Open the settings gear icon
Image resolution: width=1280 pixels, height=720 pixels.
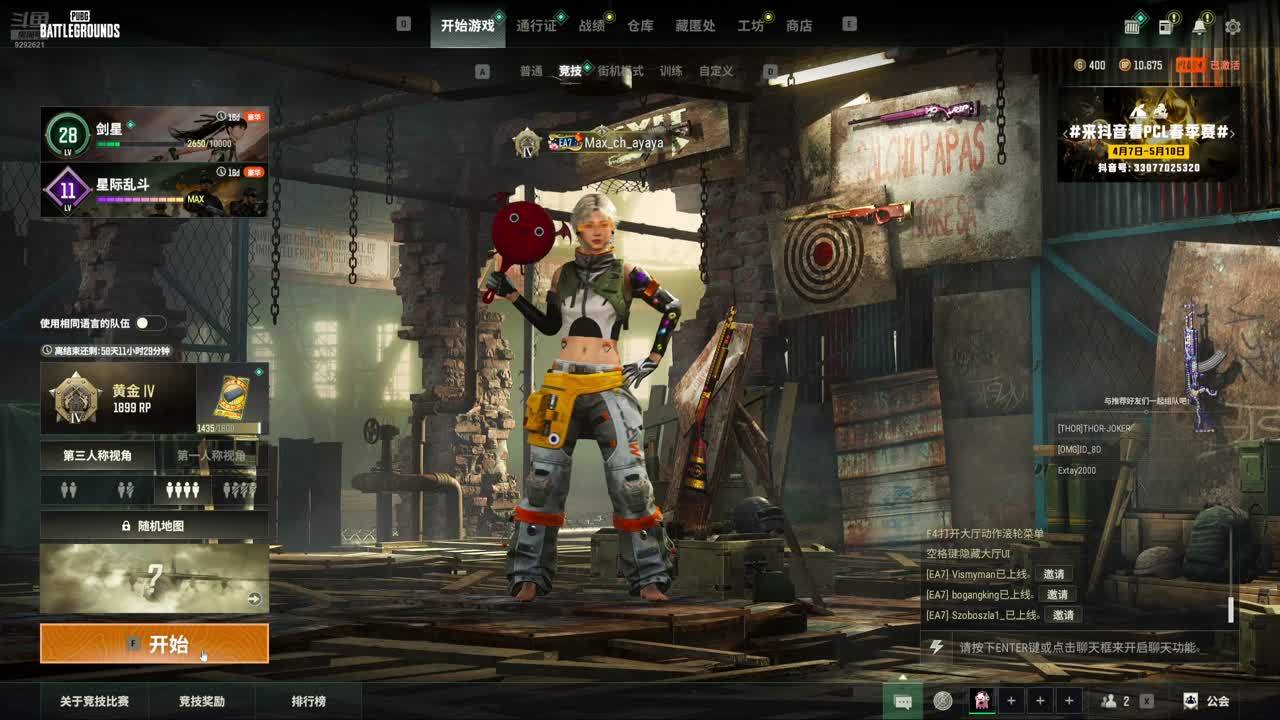pyautogui.click(x=1233, y=27)
